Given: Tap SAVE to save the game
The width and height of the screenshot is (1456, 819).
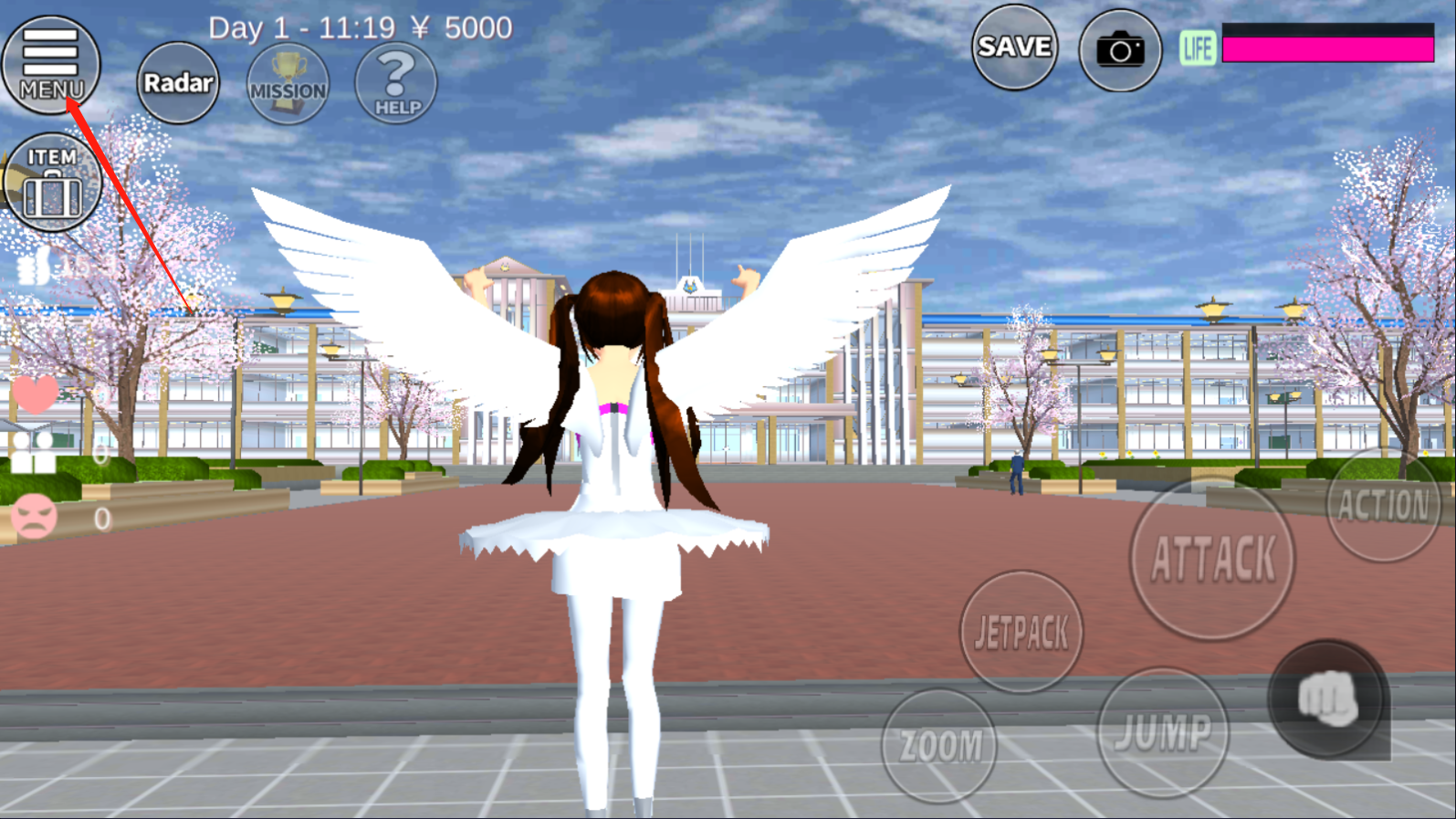Looking at the screenshot, I should (1014, 47).
